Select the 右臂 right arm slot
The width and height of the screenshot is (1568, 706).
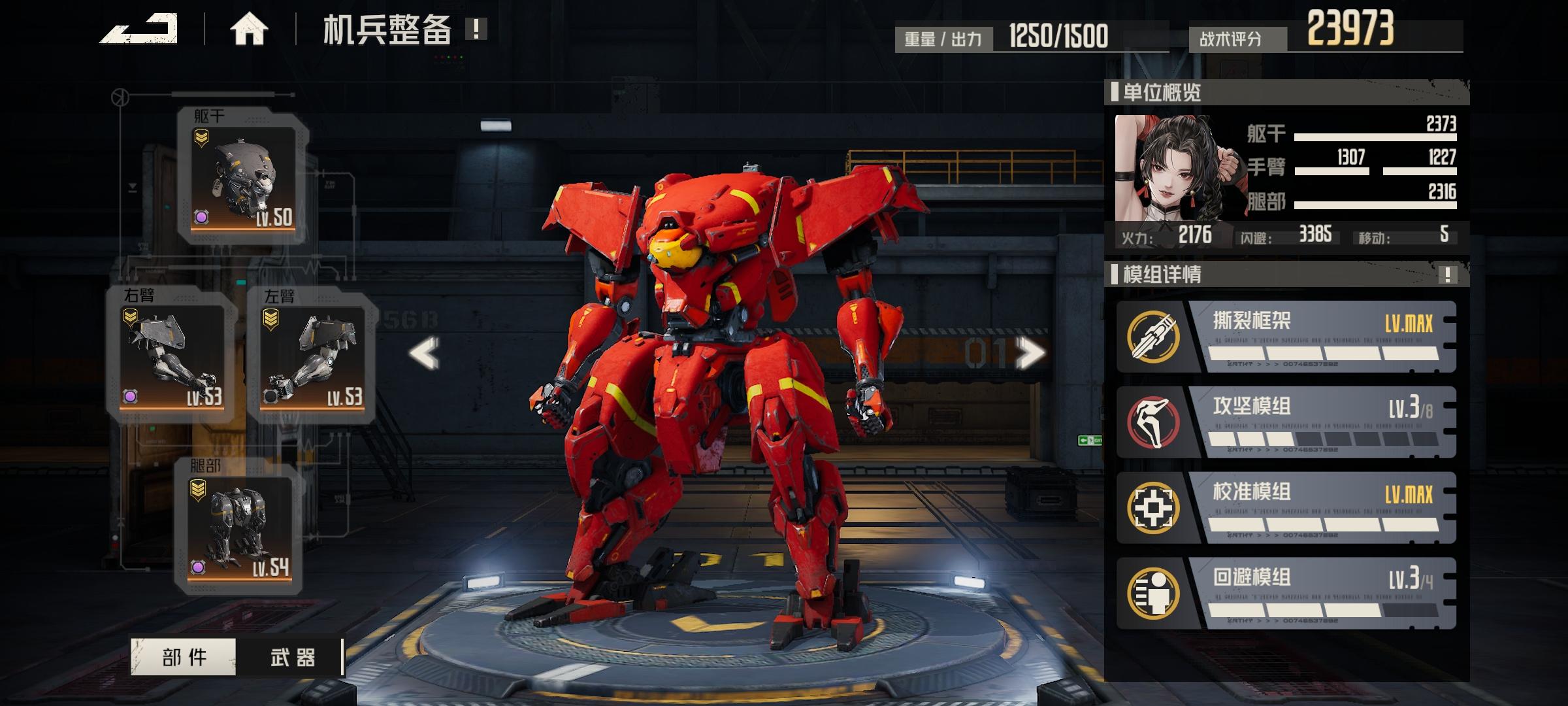172,356
